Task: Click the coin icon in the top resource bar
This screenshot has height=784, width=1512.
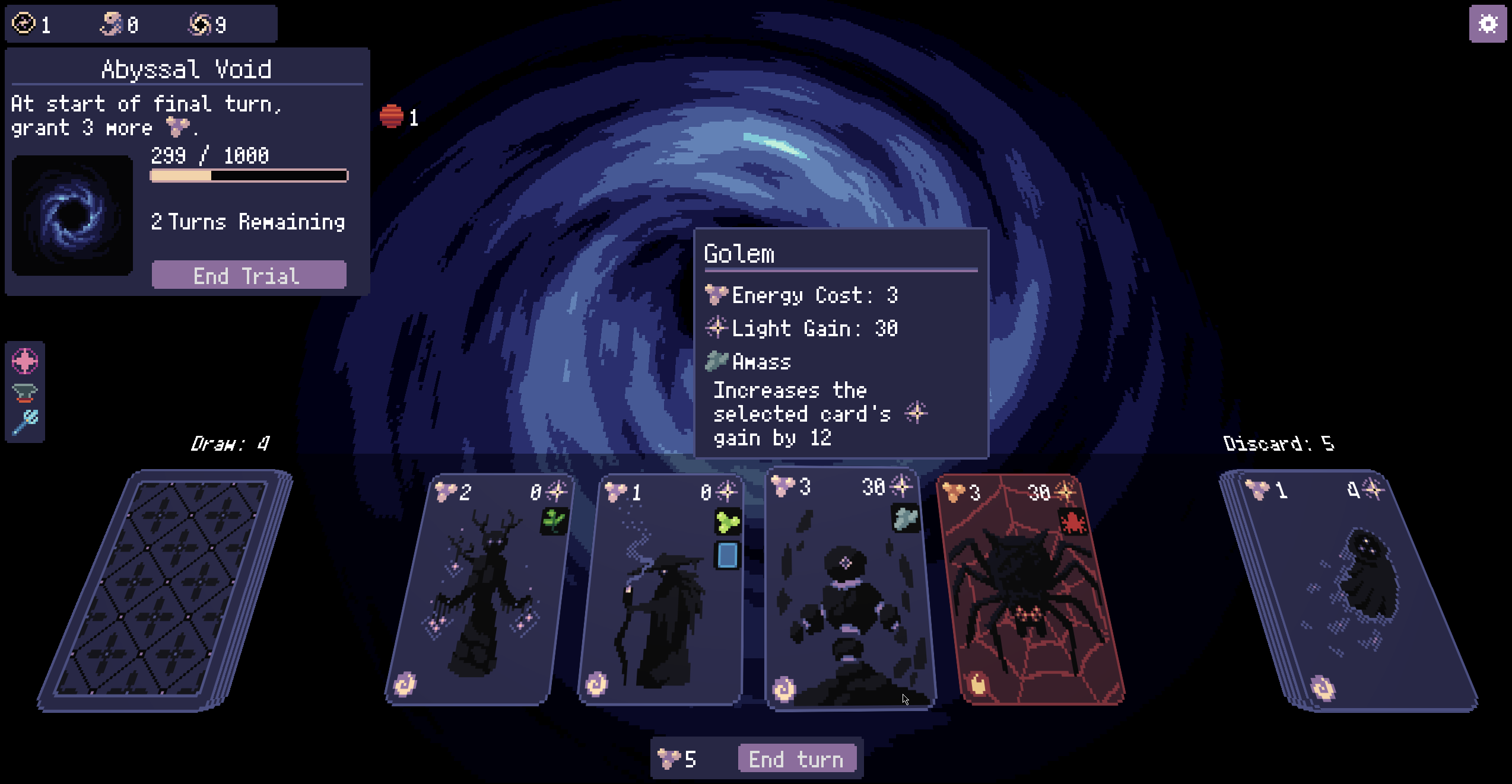Action: [x=23, y=24]
